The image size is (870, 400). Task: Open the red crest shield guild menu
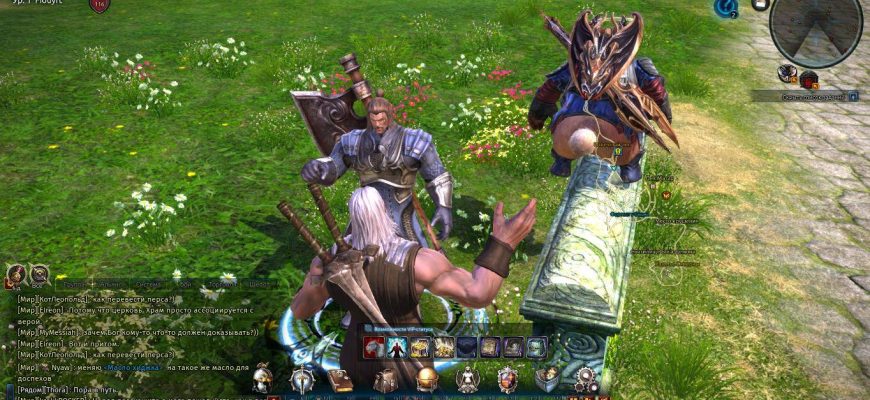[x=508, y=379]
